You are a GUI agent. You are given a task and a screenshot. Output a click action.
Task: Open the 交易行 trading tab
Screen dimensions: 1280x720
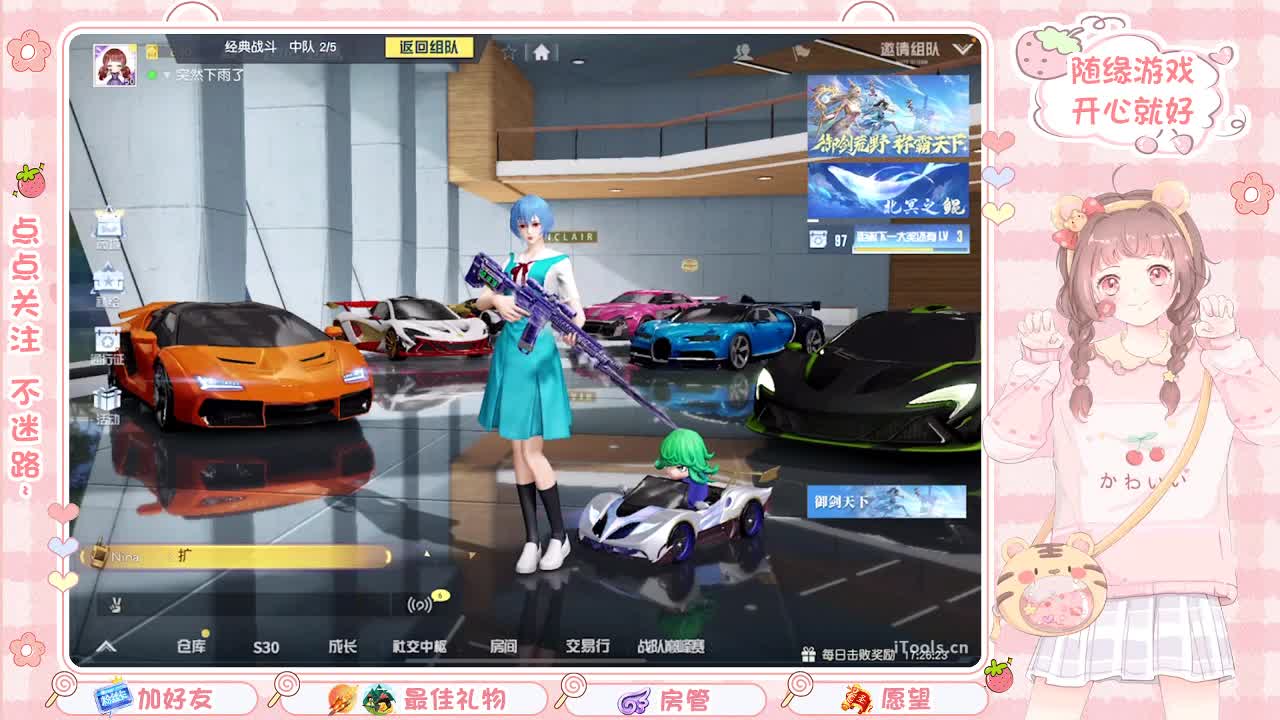click(x=588, y=647)
